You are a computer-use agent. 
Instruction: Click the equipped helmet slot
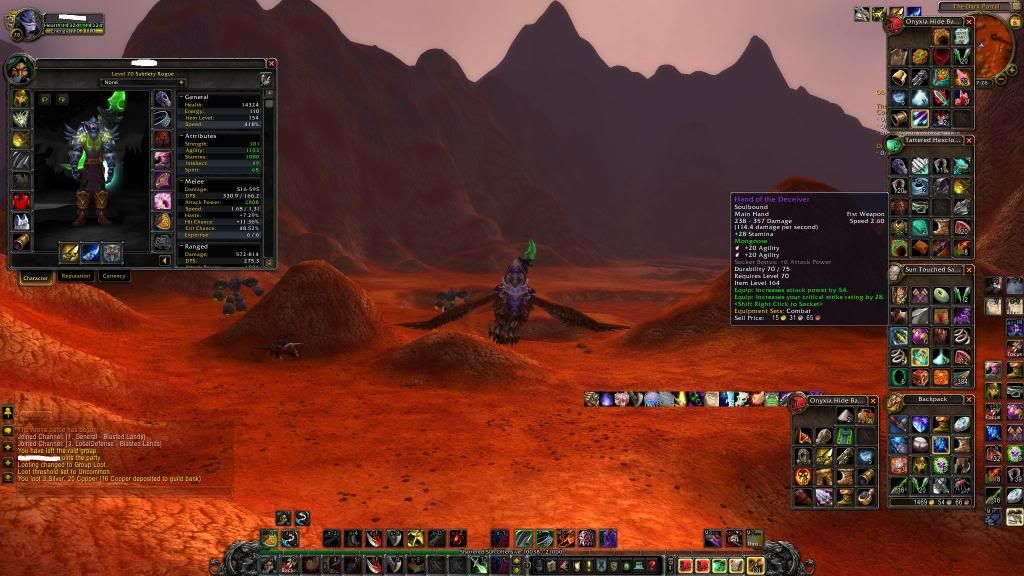[20, 98]
